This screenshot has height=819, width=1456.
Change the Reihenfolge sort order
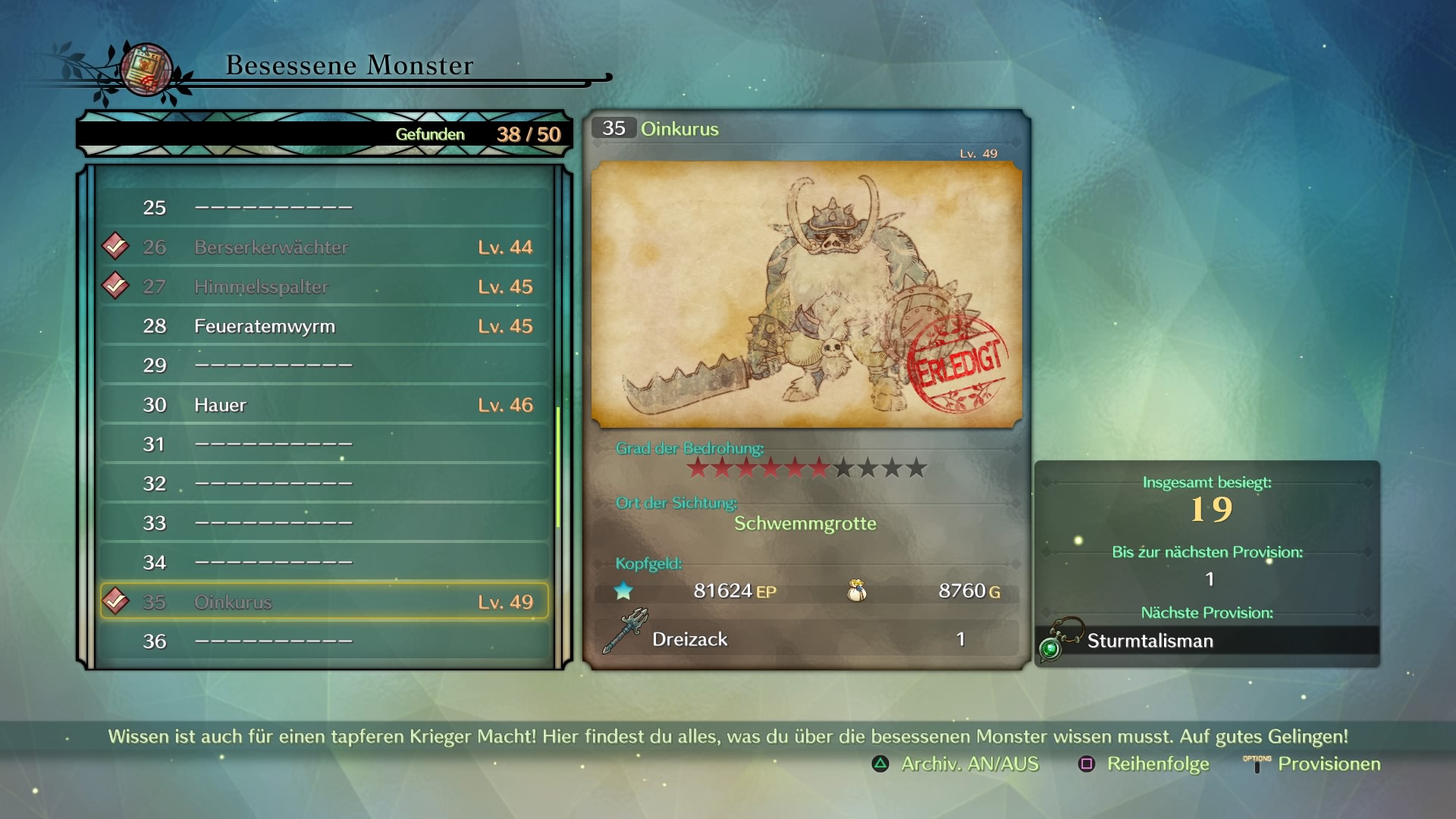(1145, 764)
